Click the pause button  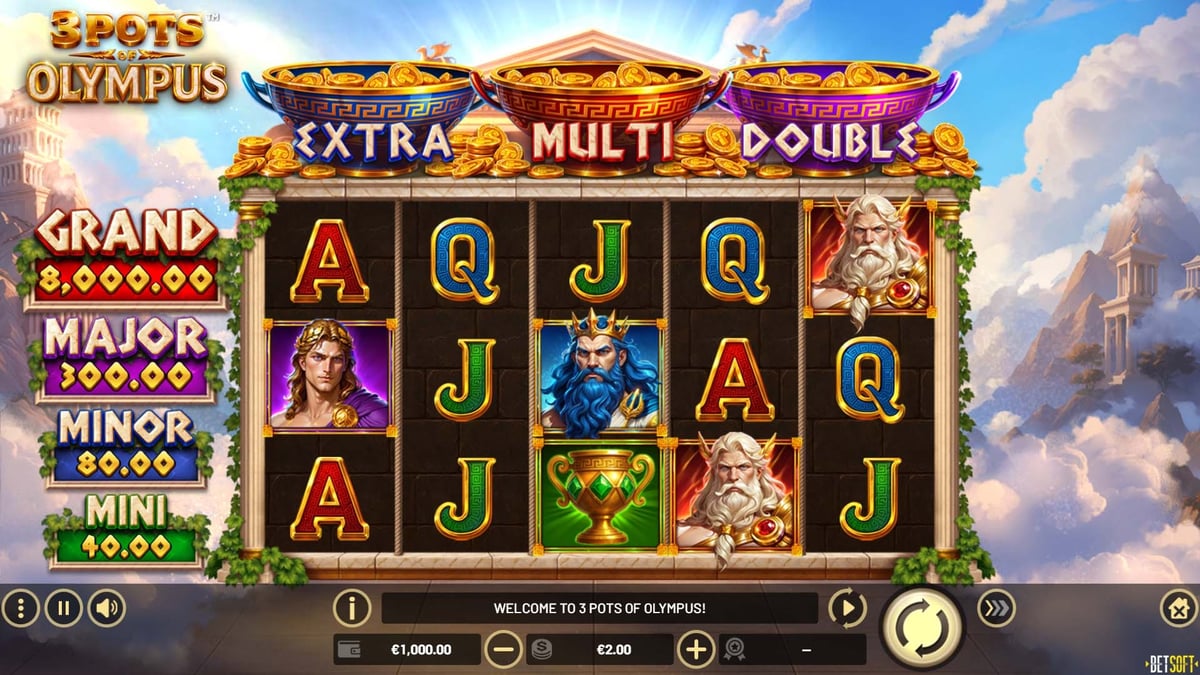(63, 607)
